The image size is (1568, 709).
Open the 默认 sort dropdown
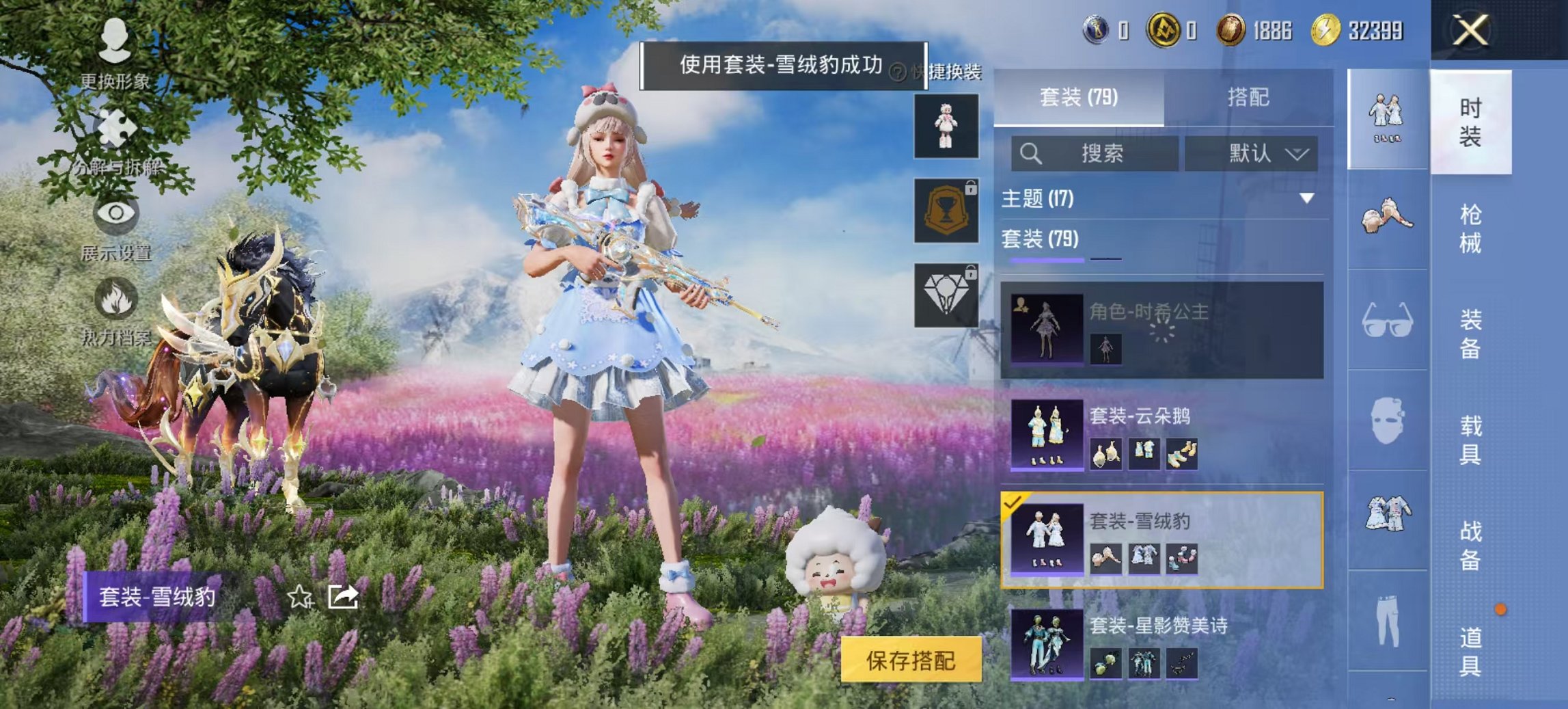pyautogui.click(x=1267, y=155)
